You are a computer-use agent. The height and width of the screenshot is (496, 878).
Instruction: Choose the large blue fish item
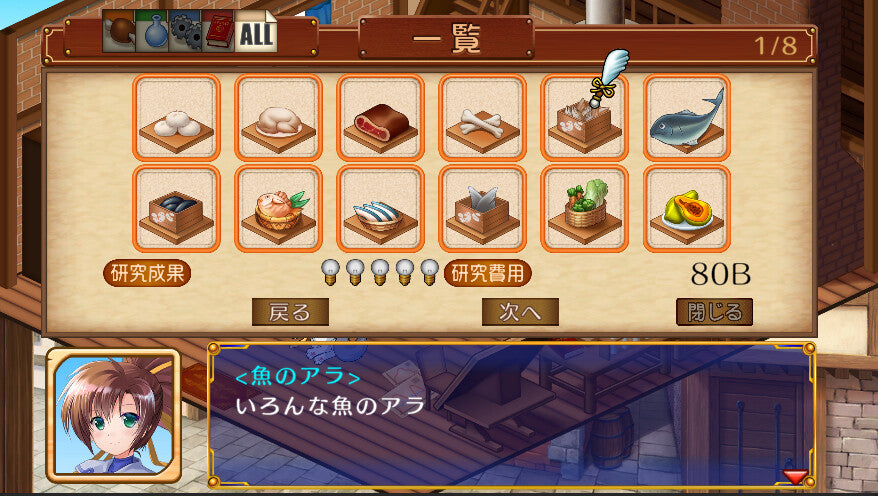687,118
